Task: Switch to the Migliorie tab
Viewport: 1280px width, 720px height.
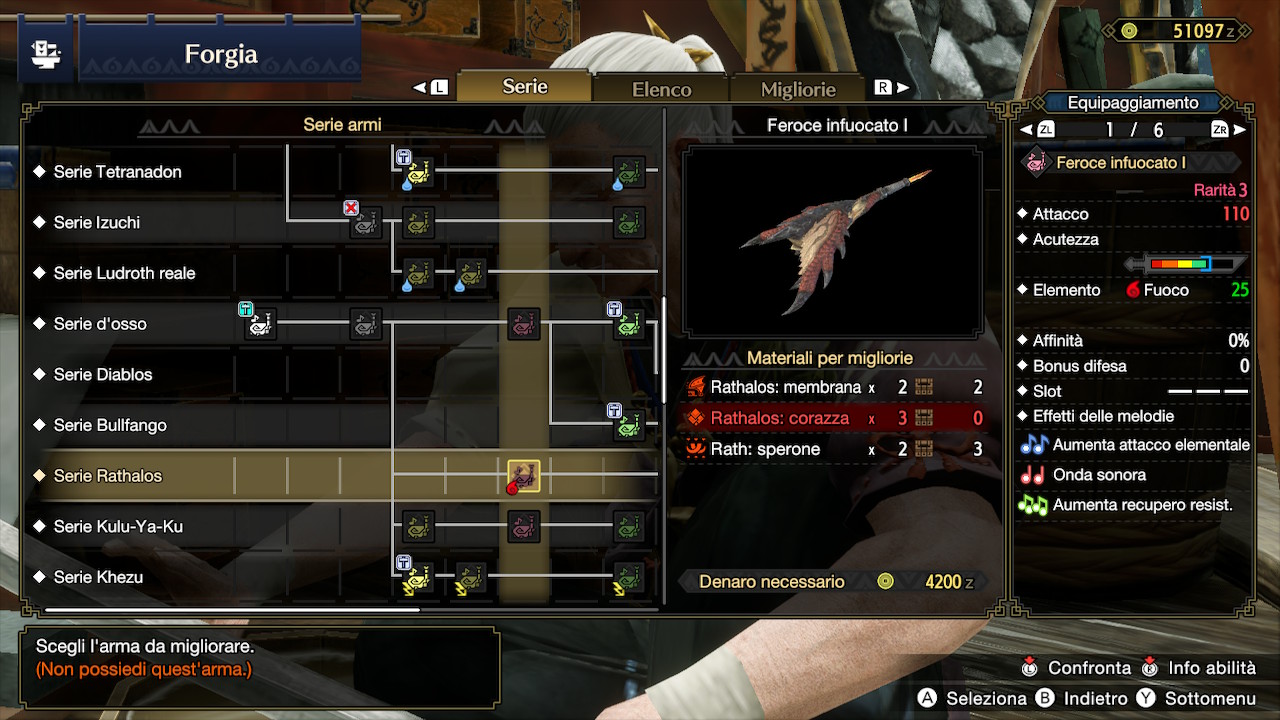Action: [x=797, y=89]
